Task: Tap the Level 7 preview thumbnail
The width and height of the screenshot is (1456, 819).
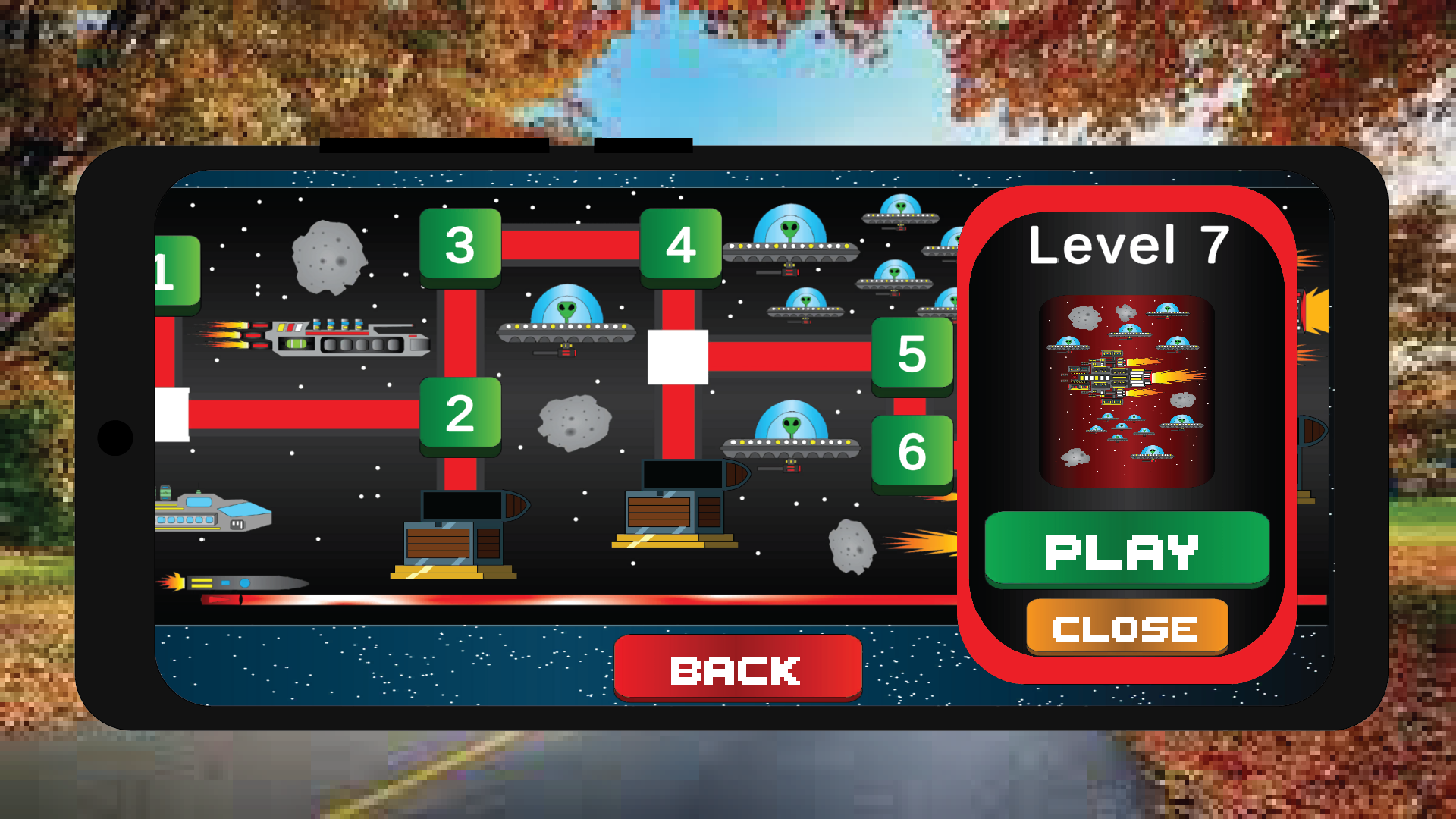Action: pyautogui.click(x=1126, y=391)
